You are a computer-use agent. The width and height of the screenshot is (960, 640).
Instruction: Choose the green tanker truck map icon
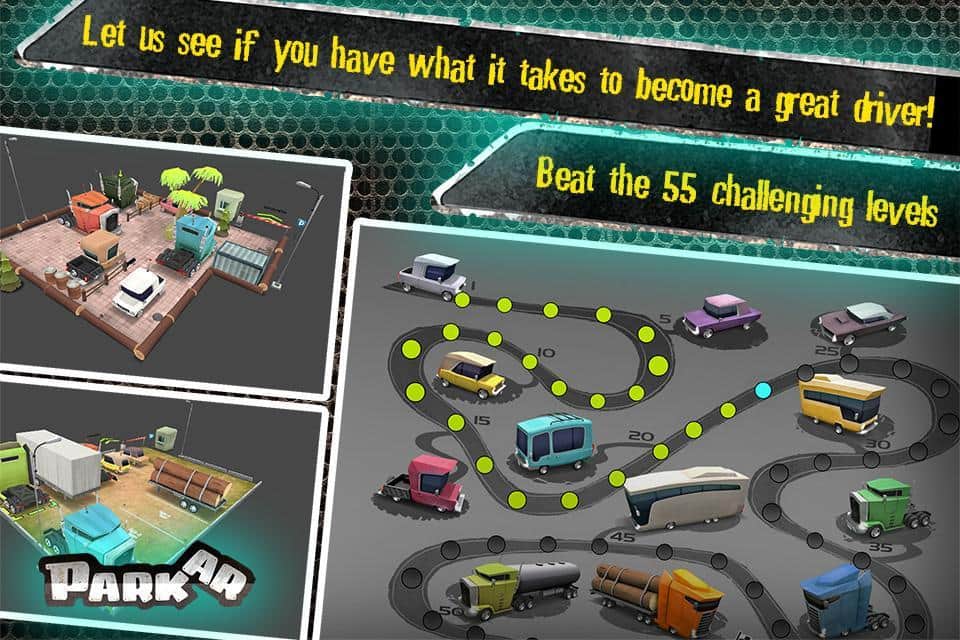point(519,588)
